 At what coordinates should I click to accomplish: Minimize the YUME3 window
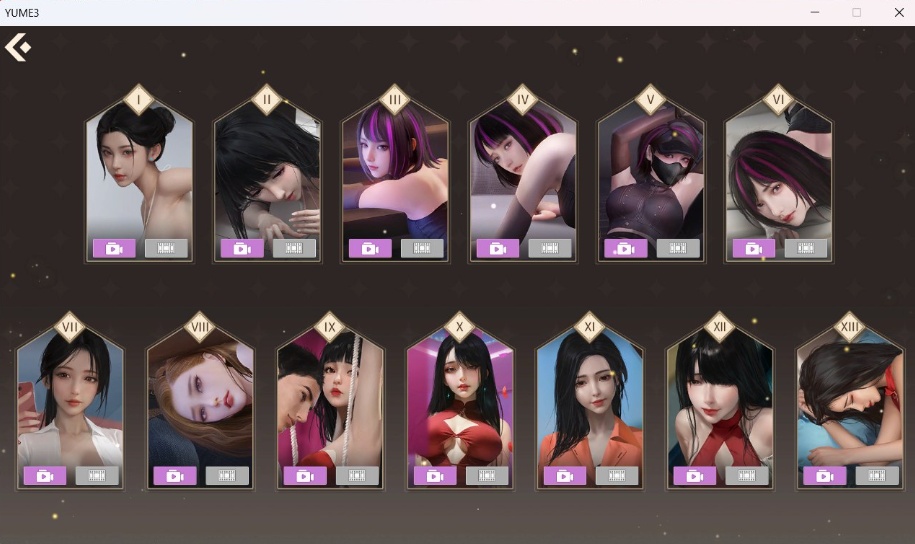point(815,12)
